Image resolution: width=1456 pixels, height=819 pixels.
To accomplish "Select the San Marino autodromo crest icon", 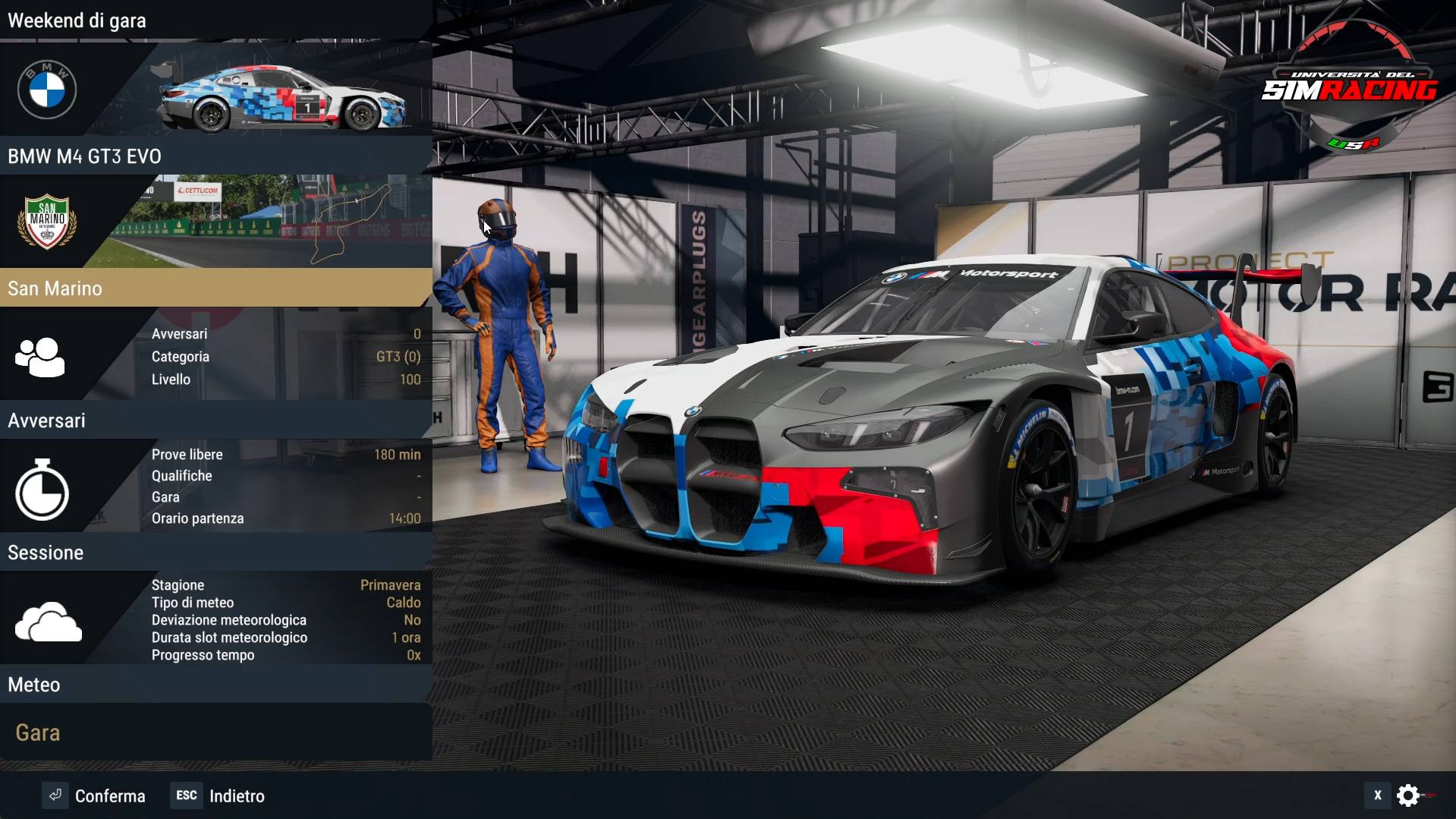I will [46, 222].
